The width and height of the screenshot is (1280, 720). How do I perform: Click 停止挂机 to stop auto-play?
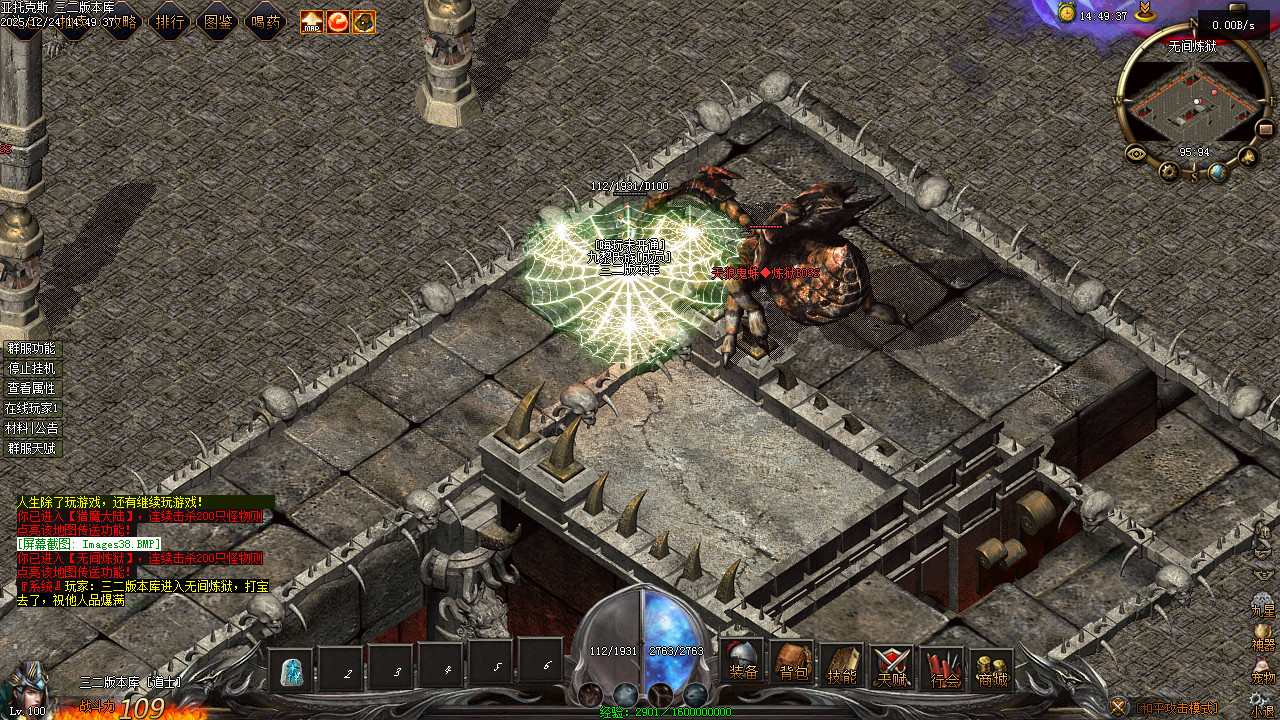pos(32,369)
